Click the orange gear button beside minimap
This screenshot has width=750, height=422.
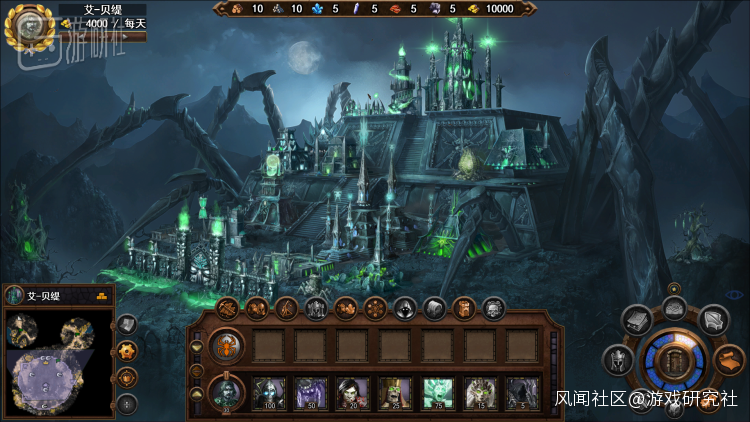[127, 350]
